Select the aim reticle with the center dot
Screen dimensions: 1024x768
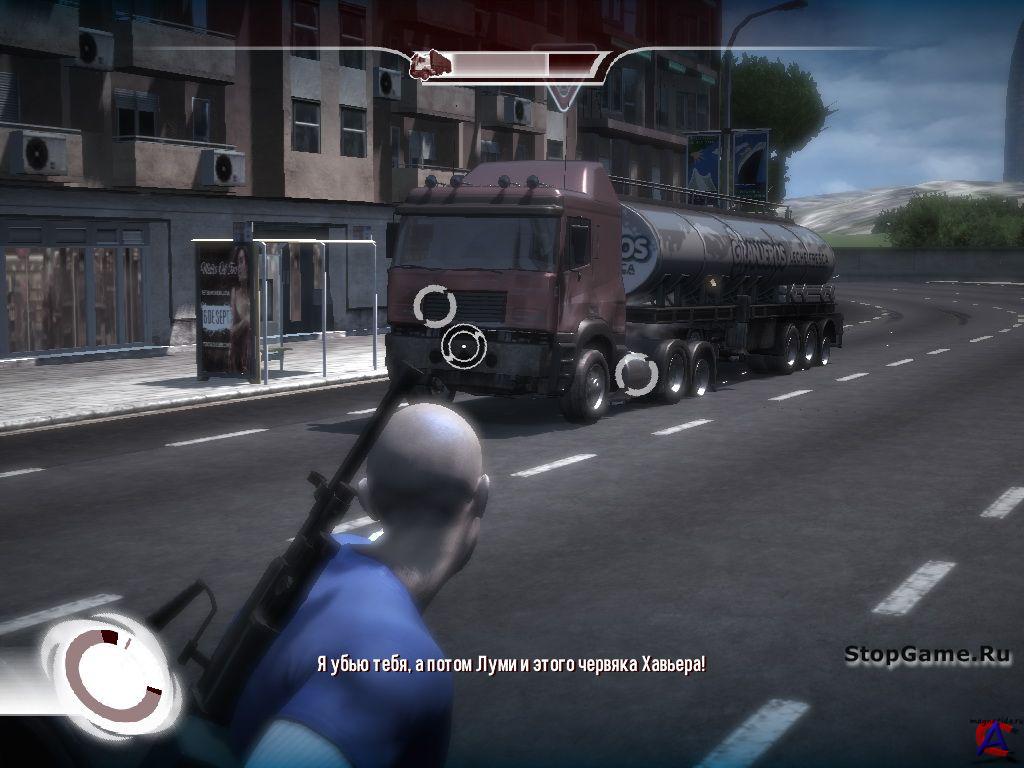point(463,347)
